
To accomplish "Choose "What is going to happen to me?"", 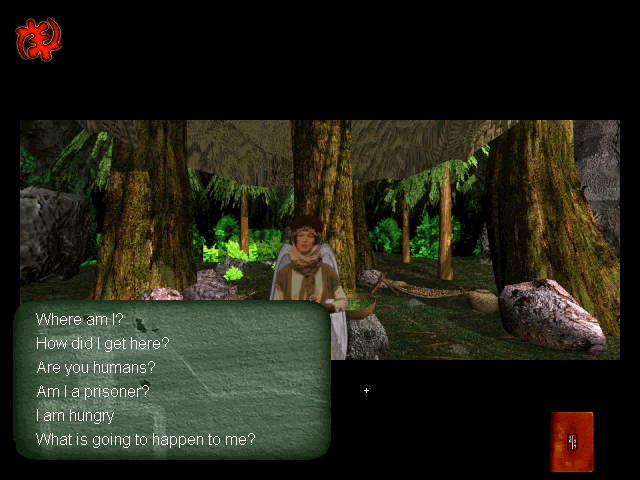I will click(x=146, y=439).
